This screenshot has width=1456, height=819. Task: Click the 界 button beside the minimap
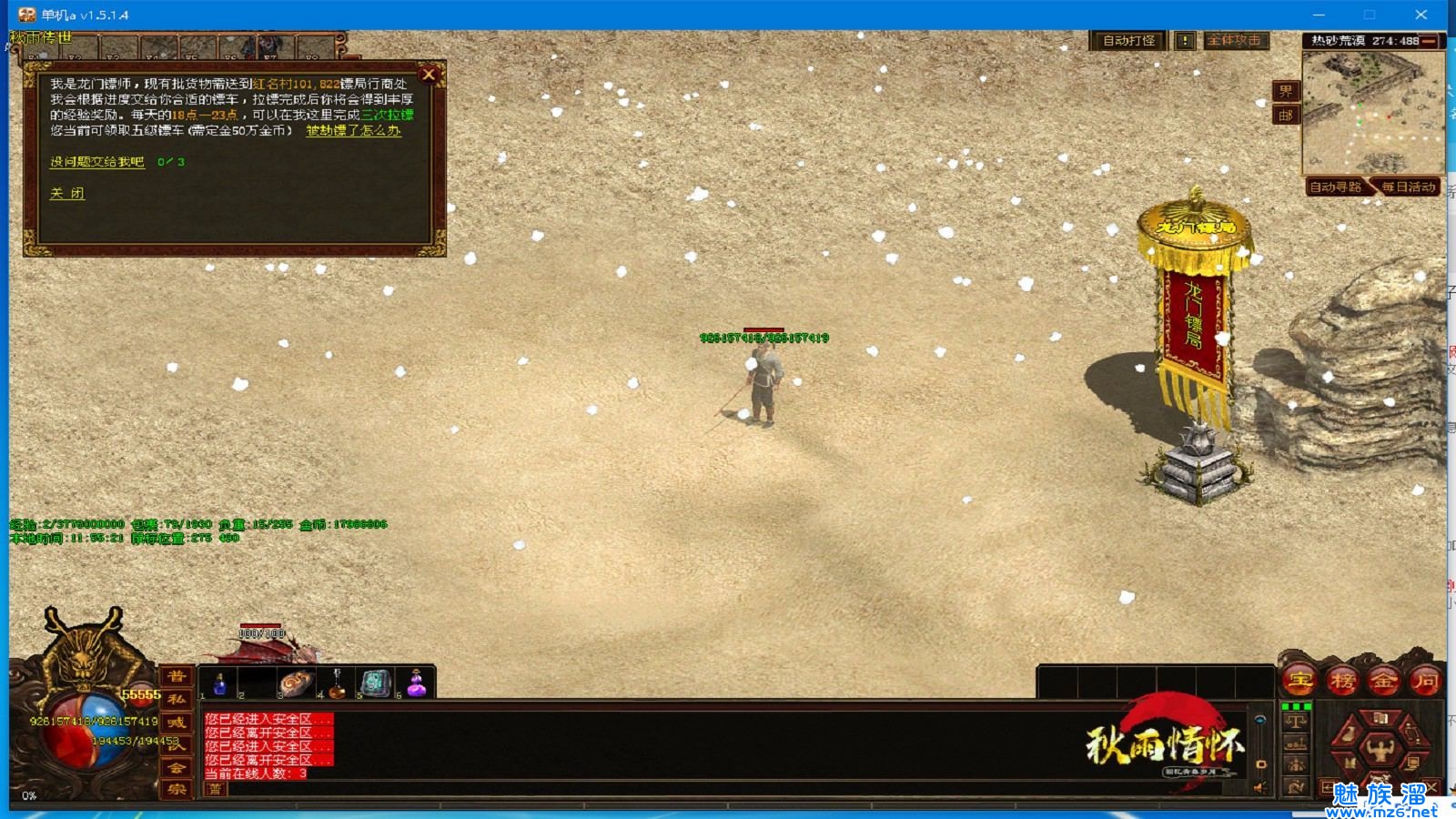[1285, 91]
